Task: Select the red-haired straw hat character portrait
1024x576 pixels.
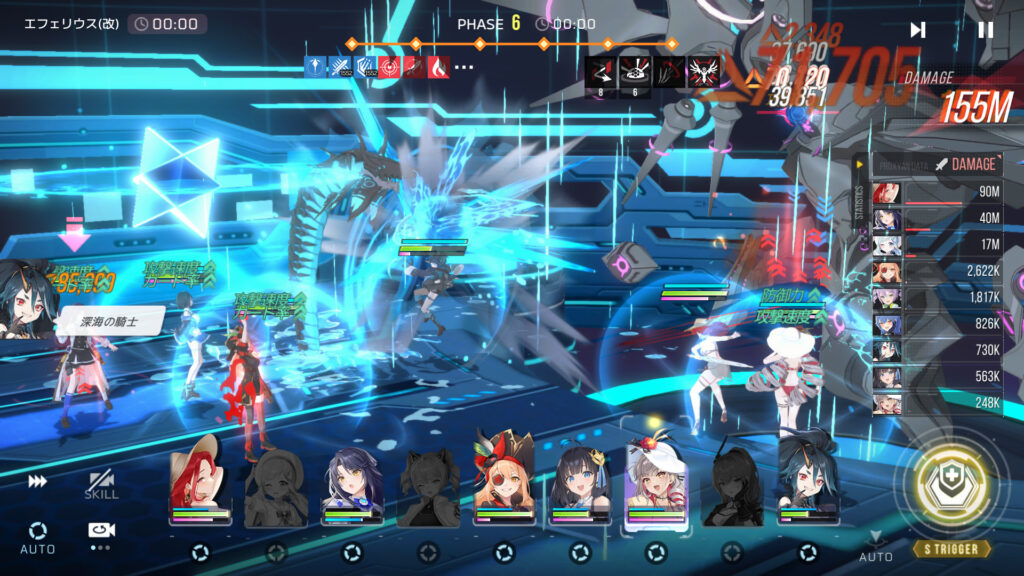Action: tap(201, 483)
